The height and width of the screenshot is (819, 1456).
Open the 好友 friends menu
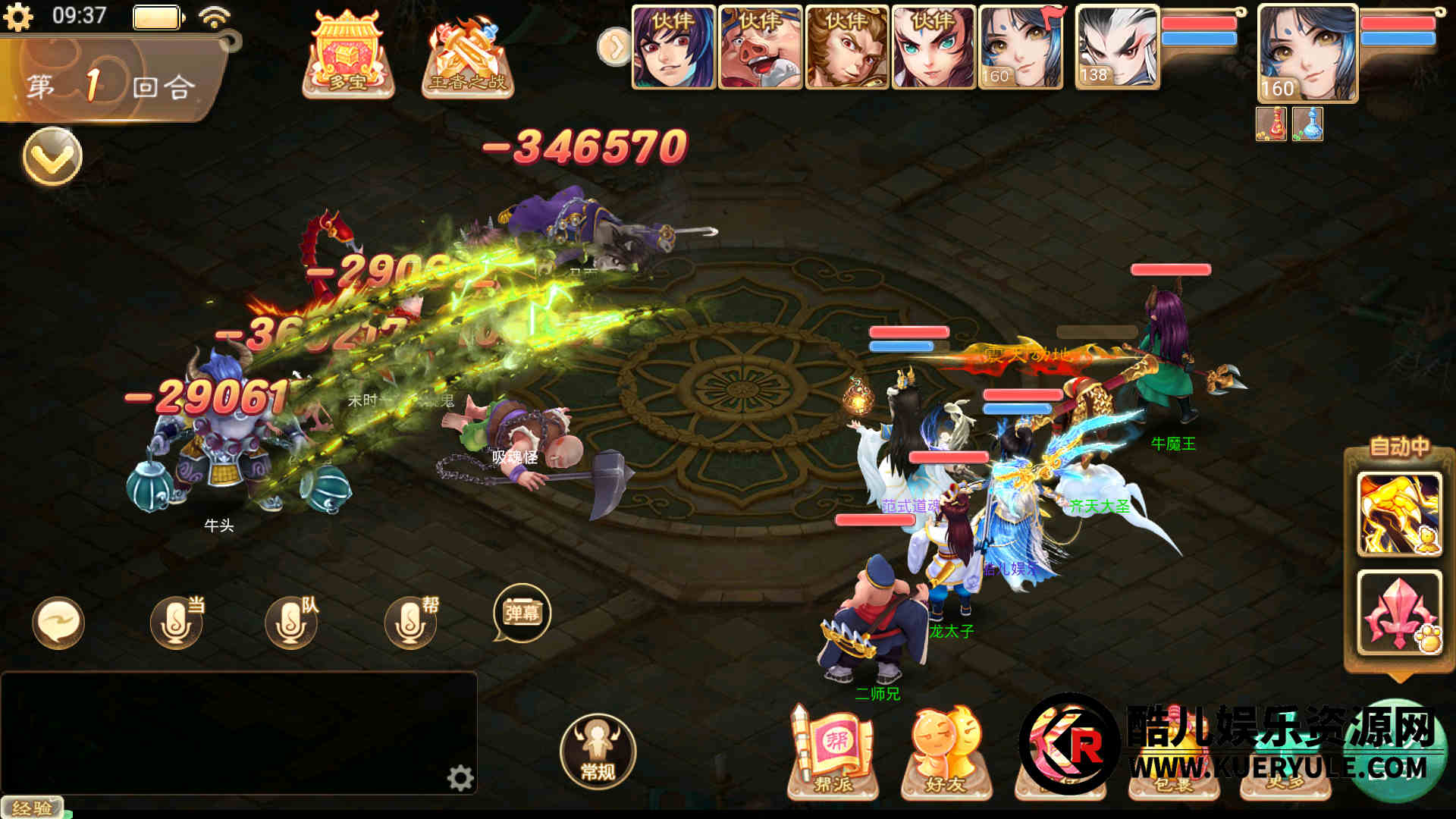coord(946,754)
